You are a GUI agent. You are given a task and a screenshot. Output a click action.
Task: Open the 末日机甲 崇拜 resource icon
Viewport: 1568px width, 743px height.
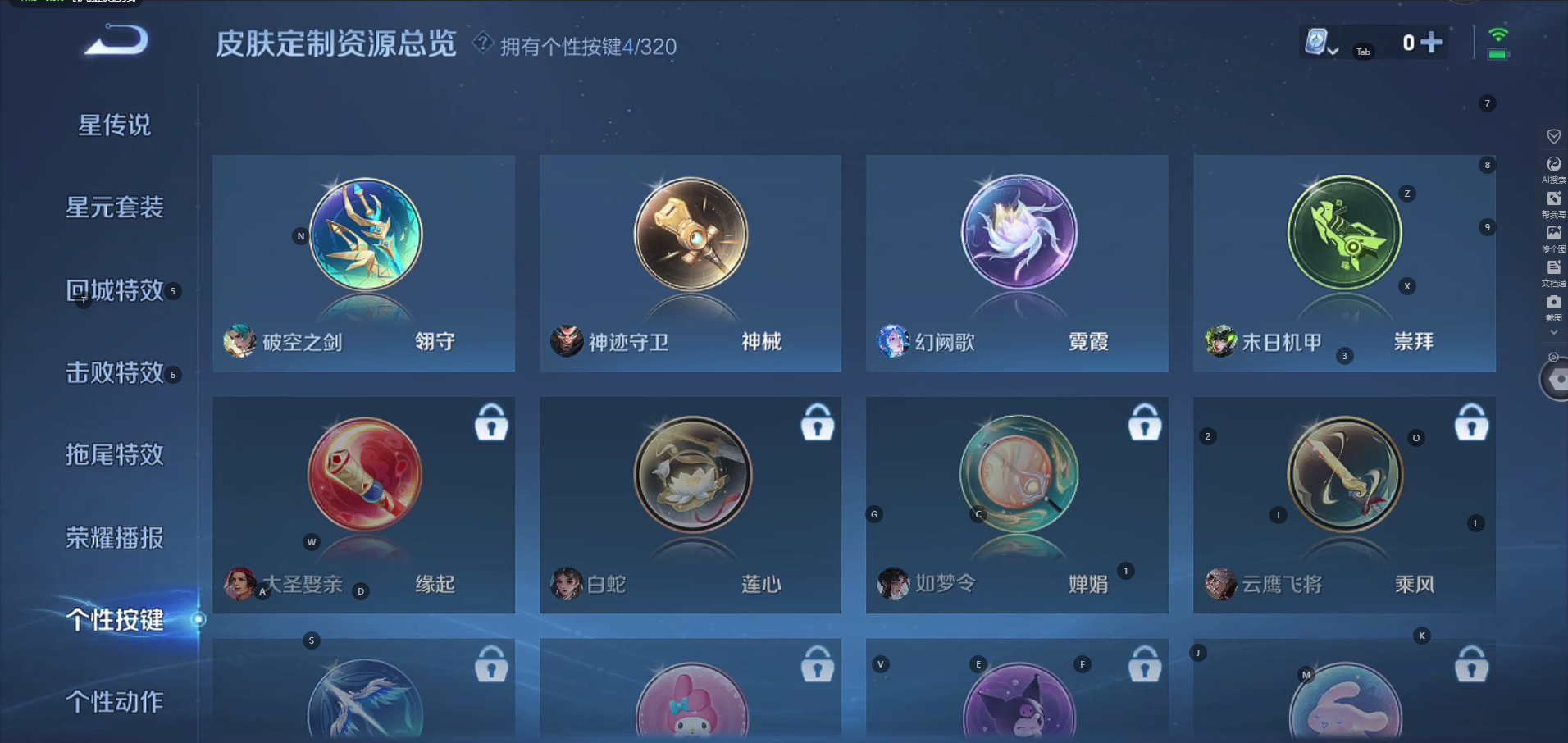(x=1343, y=234)
